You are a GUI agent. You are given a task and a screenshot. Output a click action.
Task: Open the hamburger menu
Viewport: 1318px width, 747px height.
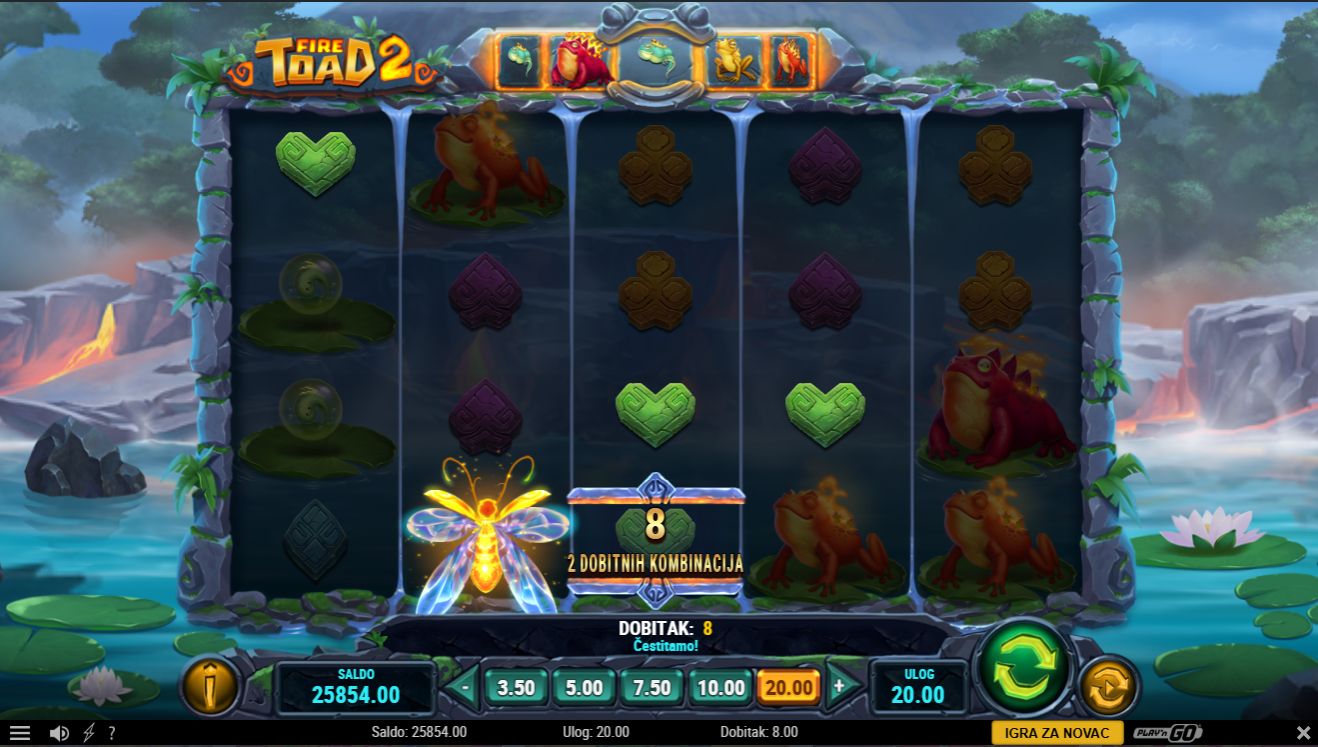[20, 733]
